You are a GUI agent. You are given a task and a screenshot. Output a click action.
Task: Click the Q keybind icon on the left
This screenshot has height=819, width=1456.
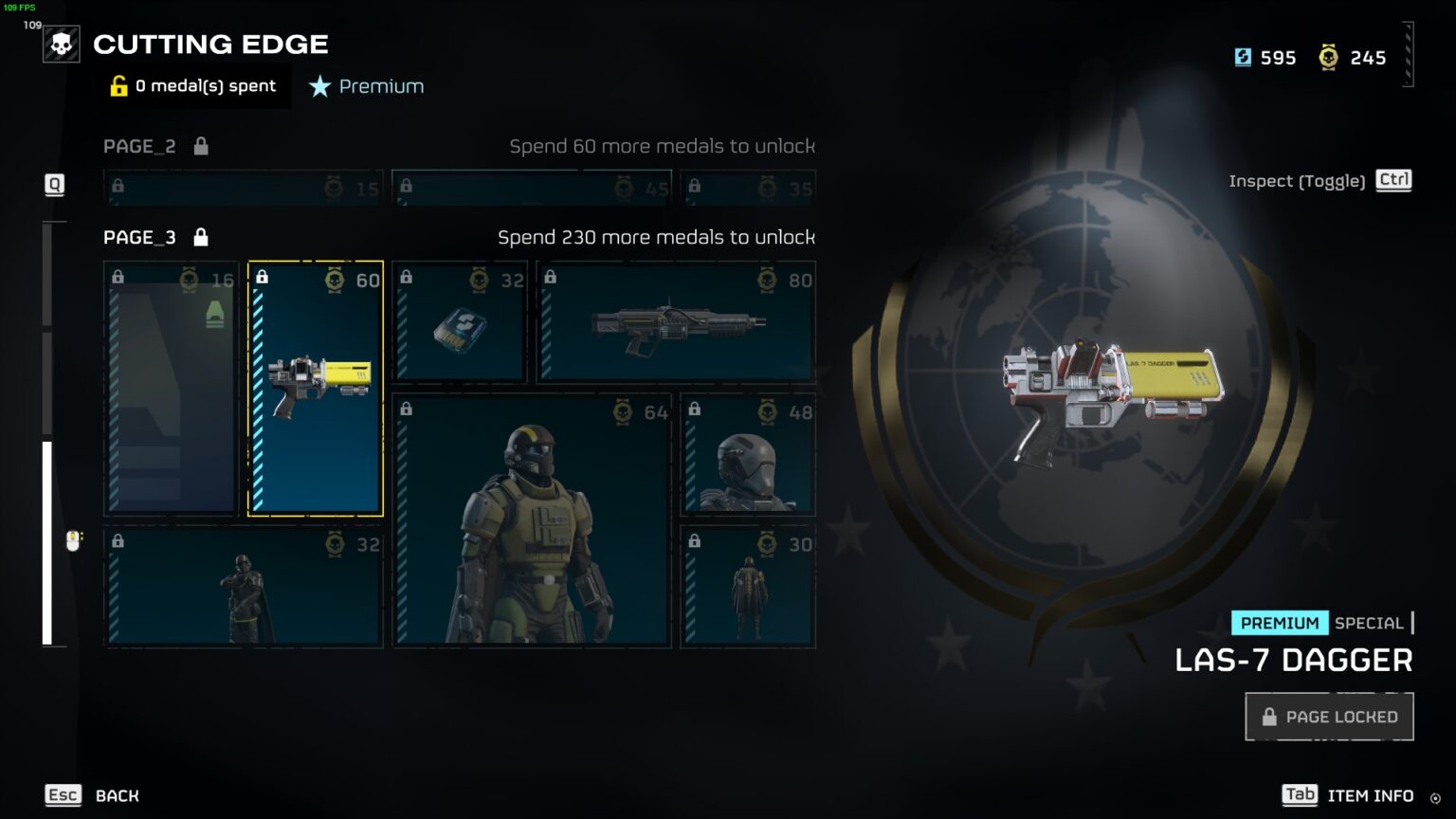(x=54, y=185)
